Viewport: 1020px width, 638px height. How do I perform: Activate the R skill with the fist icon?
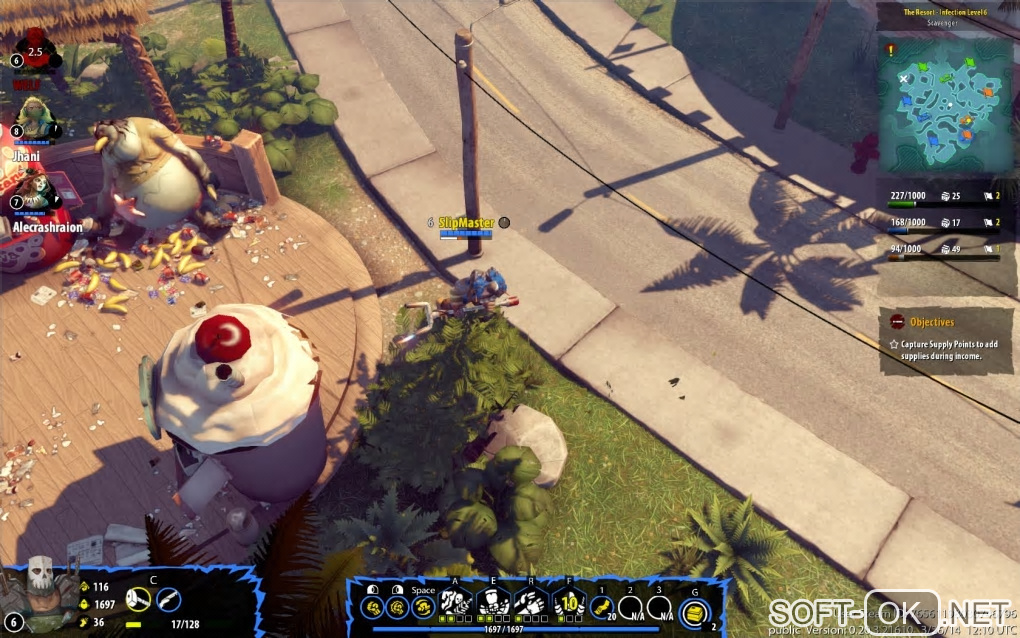point(530,604)
